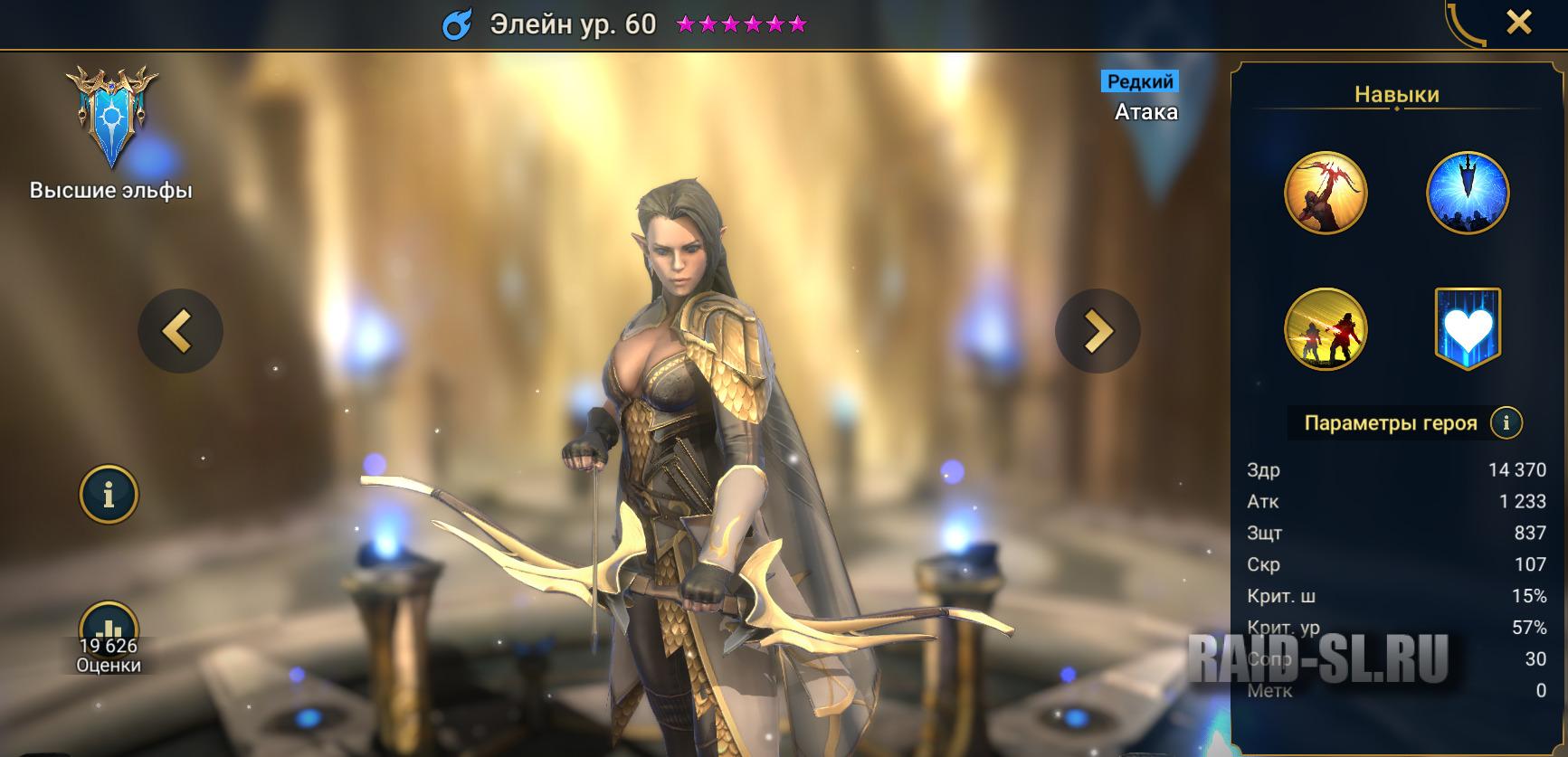Expand the Навыки panel header
The width and height of the screenshot is (1568, 757).
(x=1397, y=94)
